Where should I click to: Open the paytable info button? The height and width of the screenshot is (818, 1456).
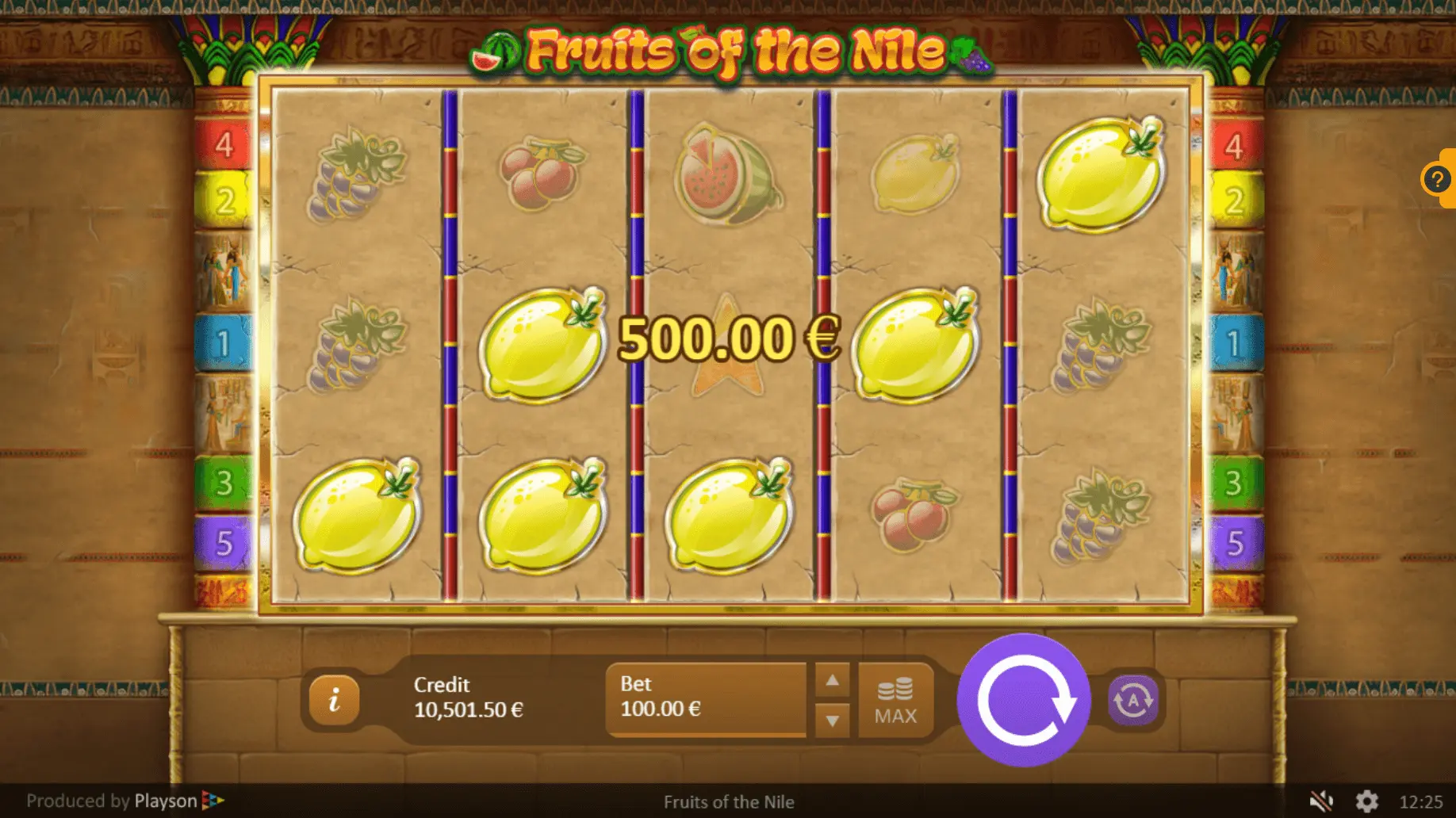[334, 700]
